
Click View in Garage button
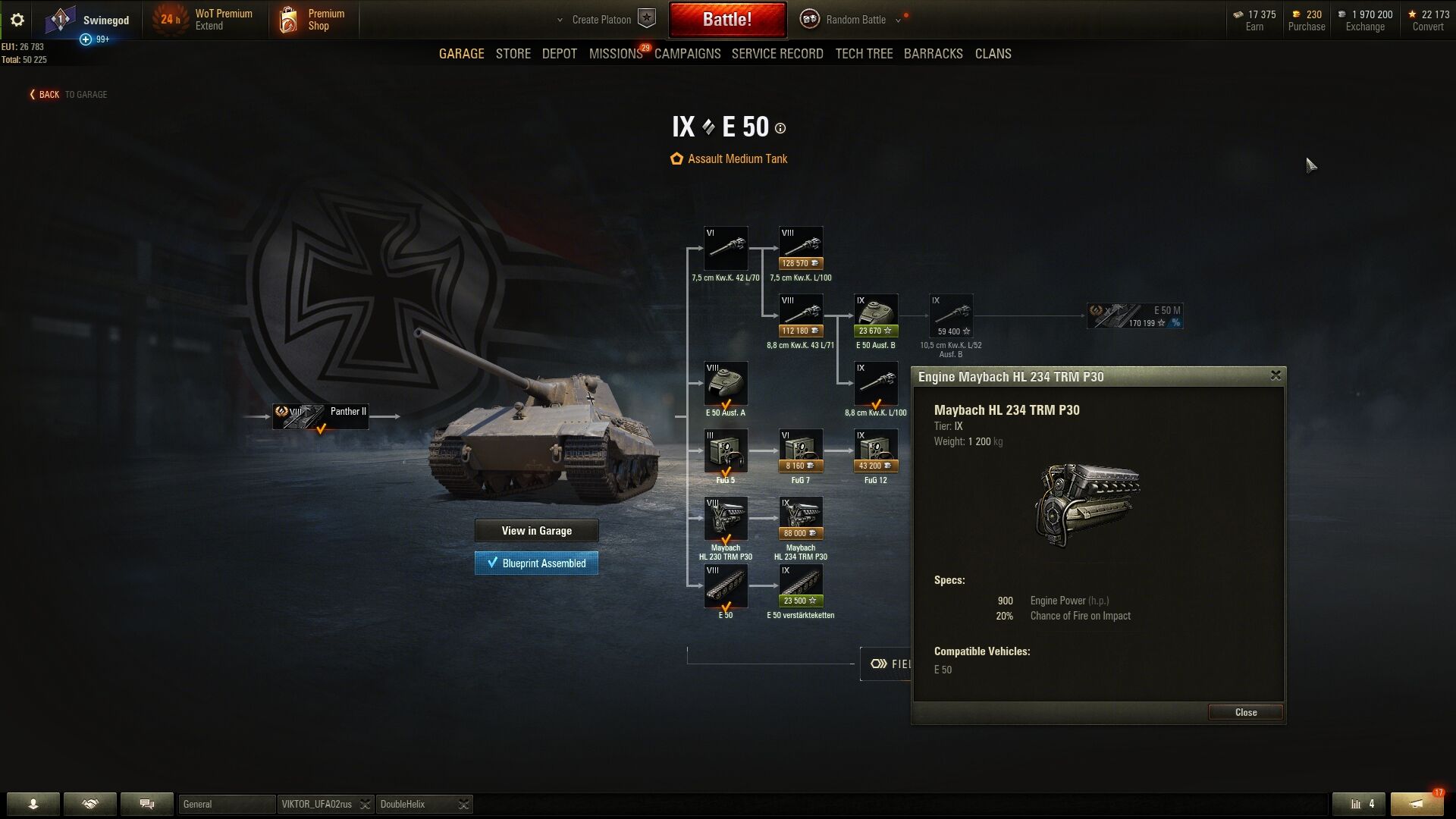coord(536,531)
